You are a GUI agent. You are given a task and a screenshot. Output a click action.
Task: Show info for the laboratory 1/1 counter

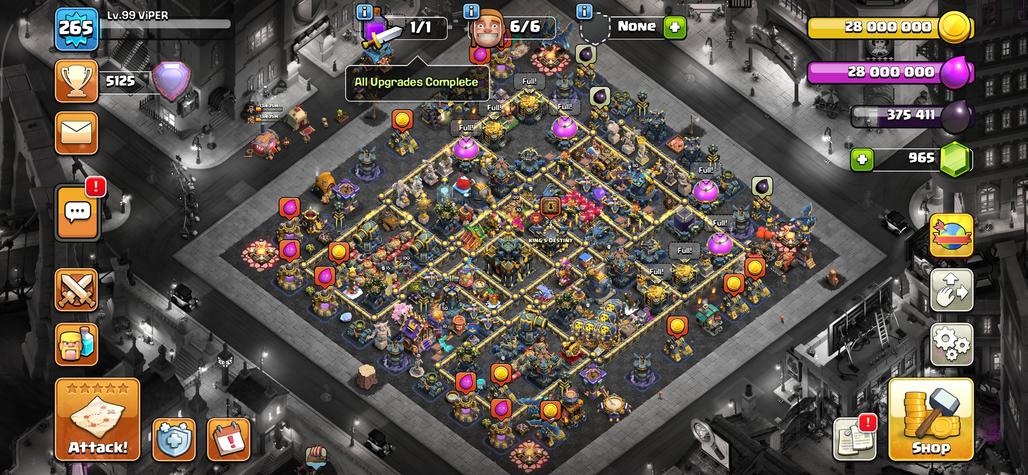[365, 12]
